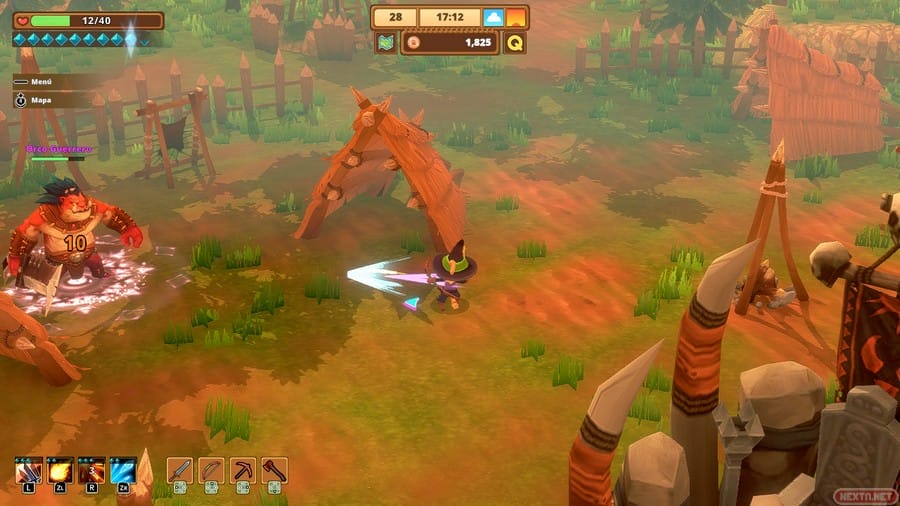
Task: Activate the blue ice slash skill
Action: (123, 470)
